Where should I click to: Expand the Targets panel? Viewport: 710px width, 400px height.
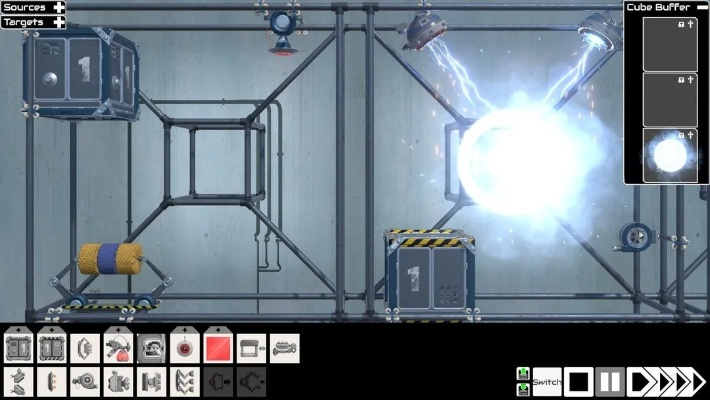click(x=60, y=21)
